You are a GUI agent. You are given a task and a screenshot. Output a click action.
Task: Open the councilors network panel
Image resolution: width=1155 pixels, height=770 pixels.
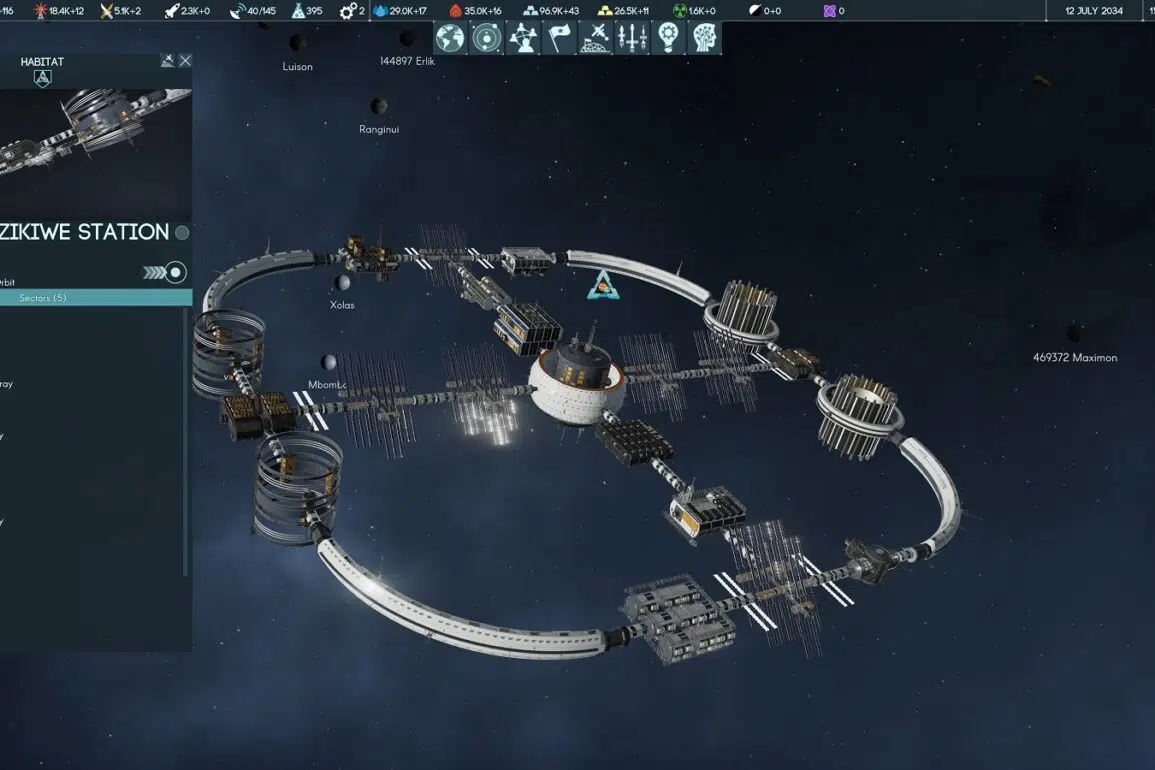pos(523,38)
